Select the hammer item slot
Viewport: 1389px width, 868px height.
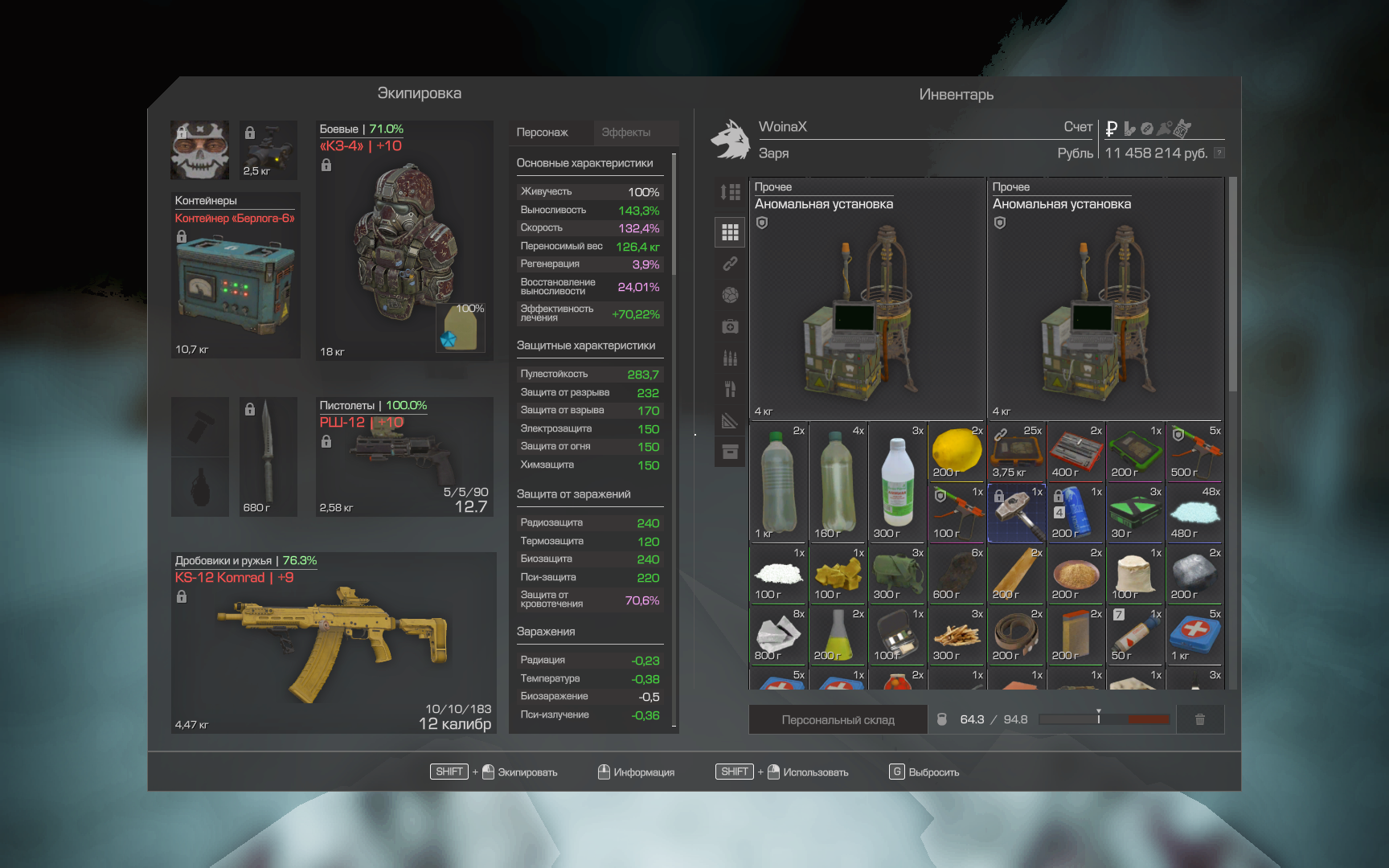pyautogui.click(x=1016, y=513)
